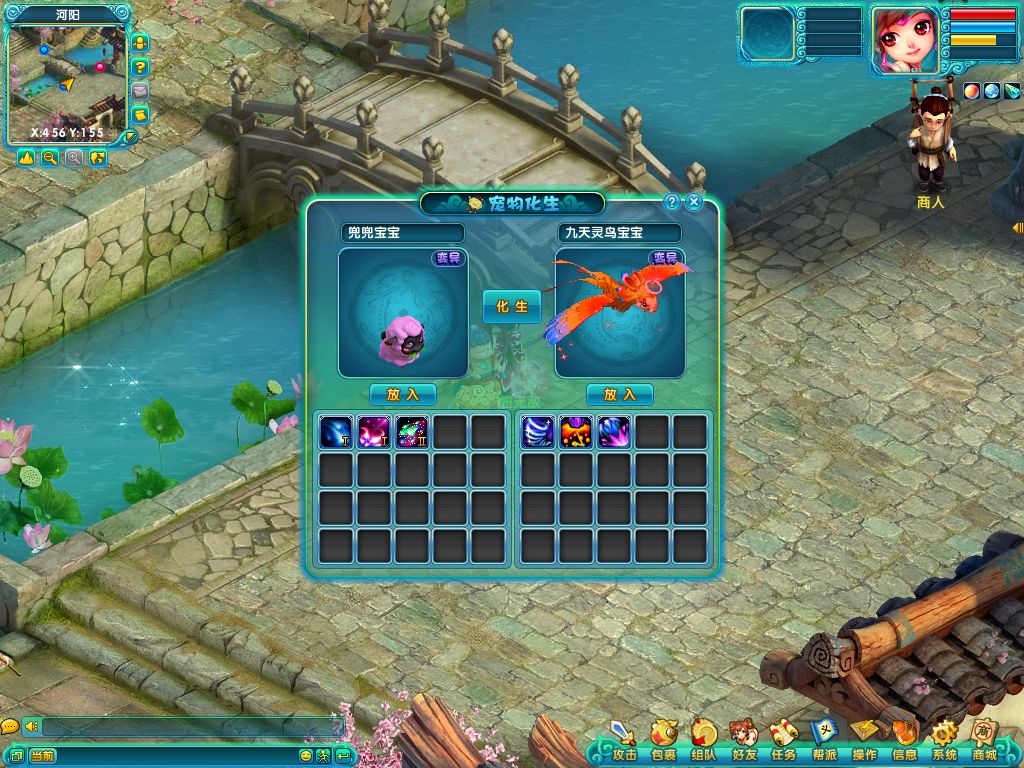The image size is (1024, 768).
Task: Click the 化生 transform button
Action: [511, 306]
